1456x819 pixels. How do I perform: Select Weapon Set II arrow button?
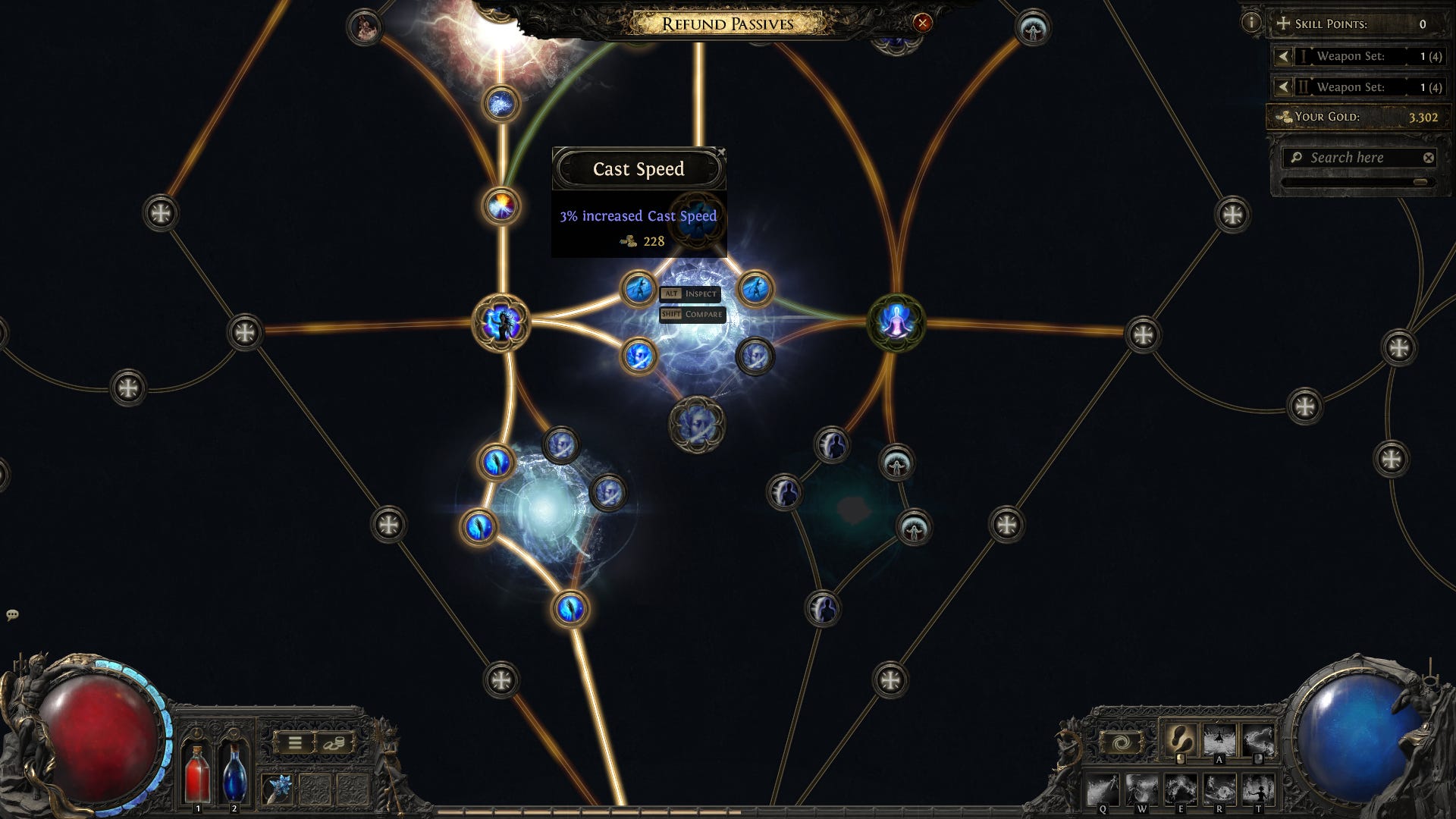click(x=1283, y=87)
